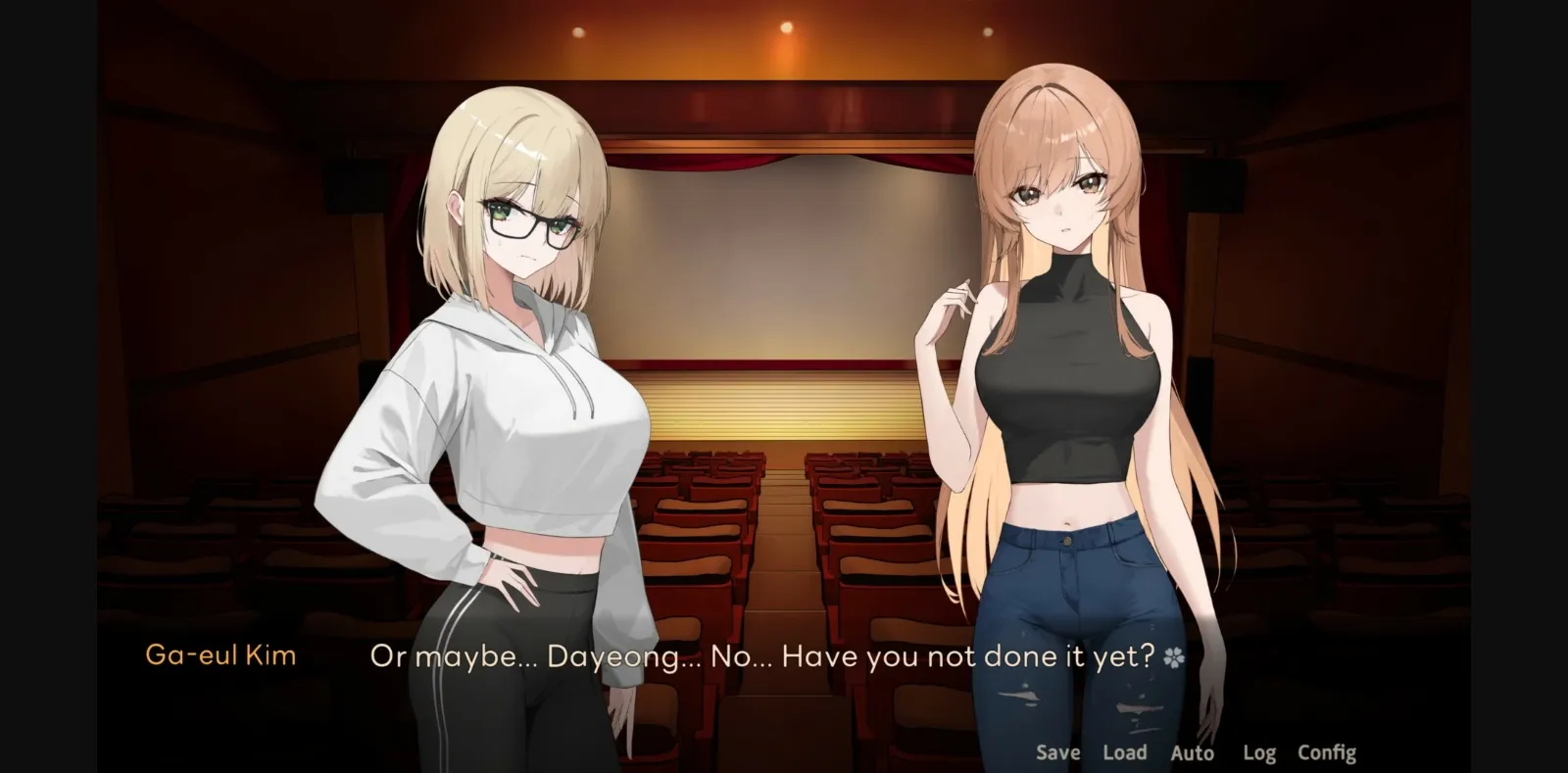Screen dimensions: 1568x773
Task: Click Ga-eul Kim's name label
Action: pyautogui.click(x=220, y=654)
